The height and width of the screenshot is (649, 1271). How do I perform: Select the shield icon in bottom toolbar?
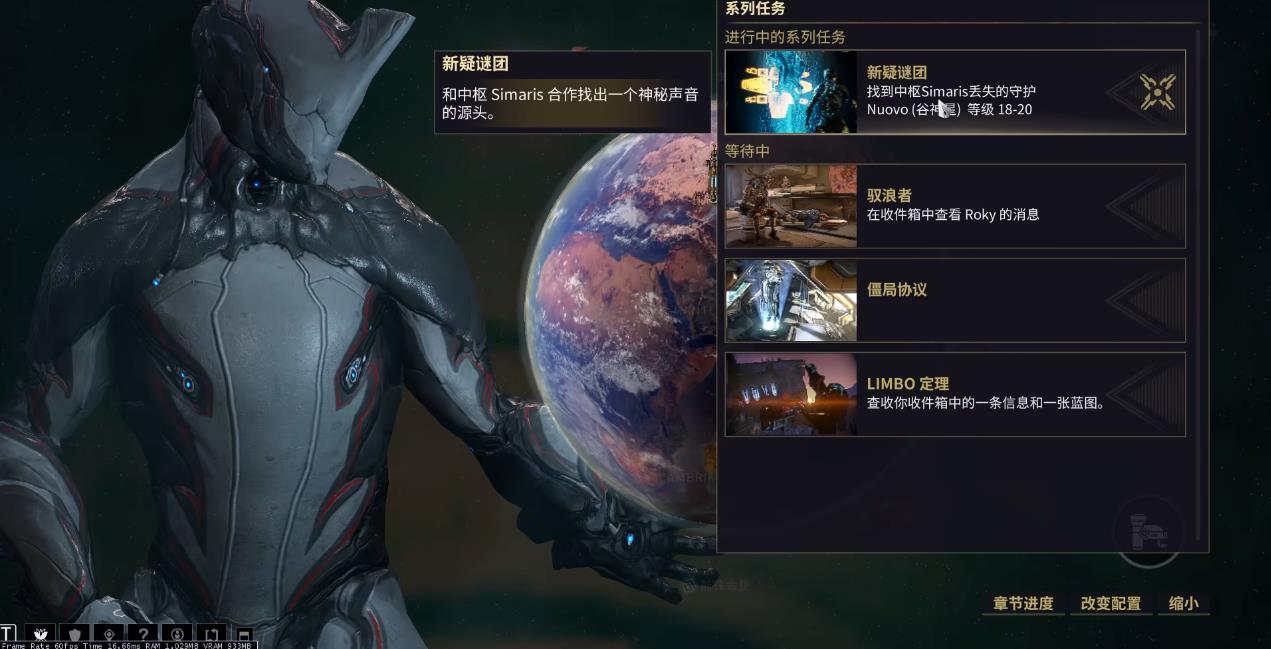coord(75,634)
